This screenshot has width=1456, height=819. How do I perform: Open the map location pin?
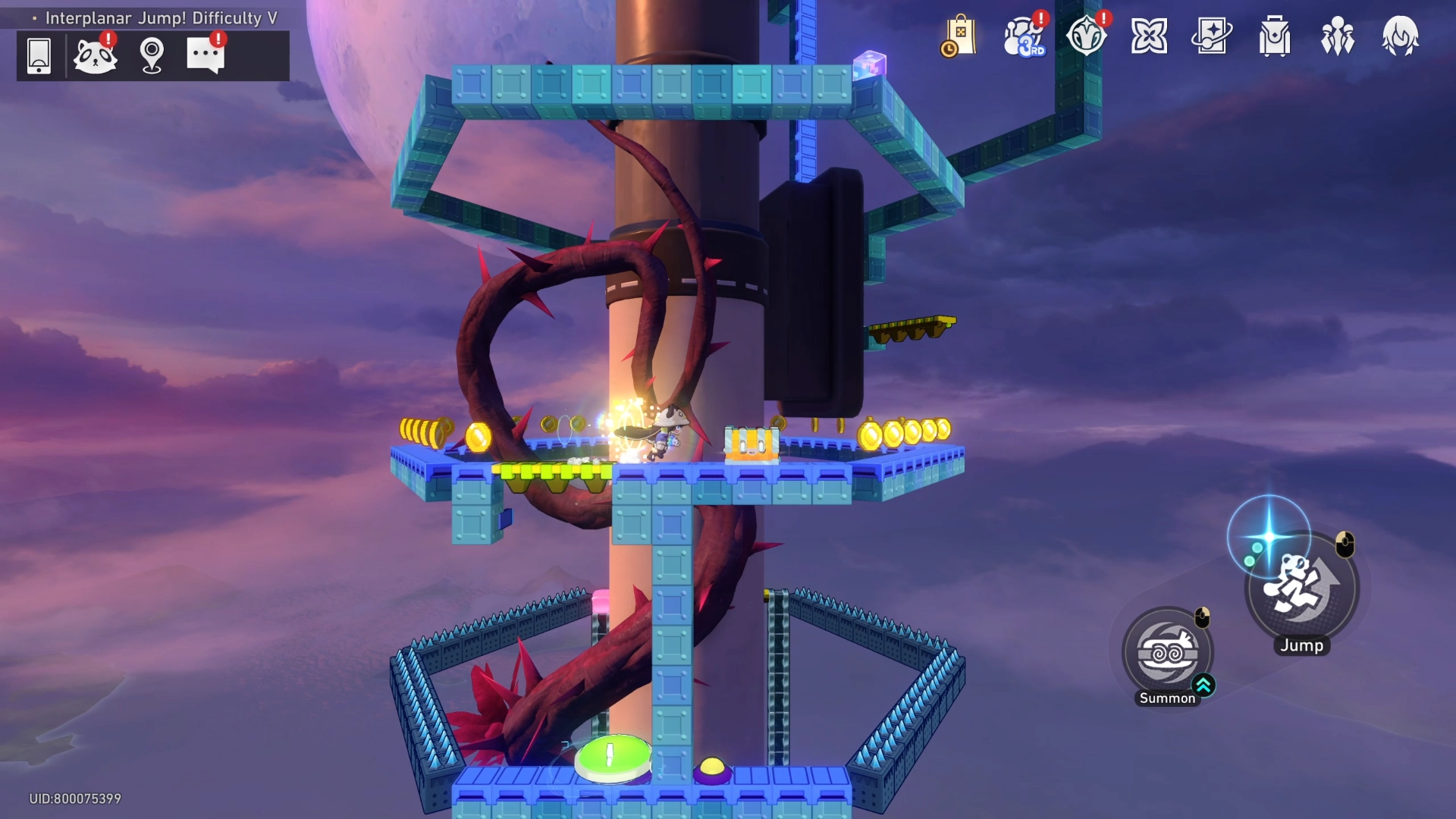(152, 55)
